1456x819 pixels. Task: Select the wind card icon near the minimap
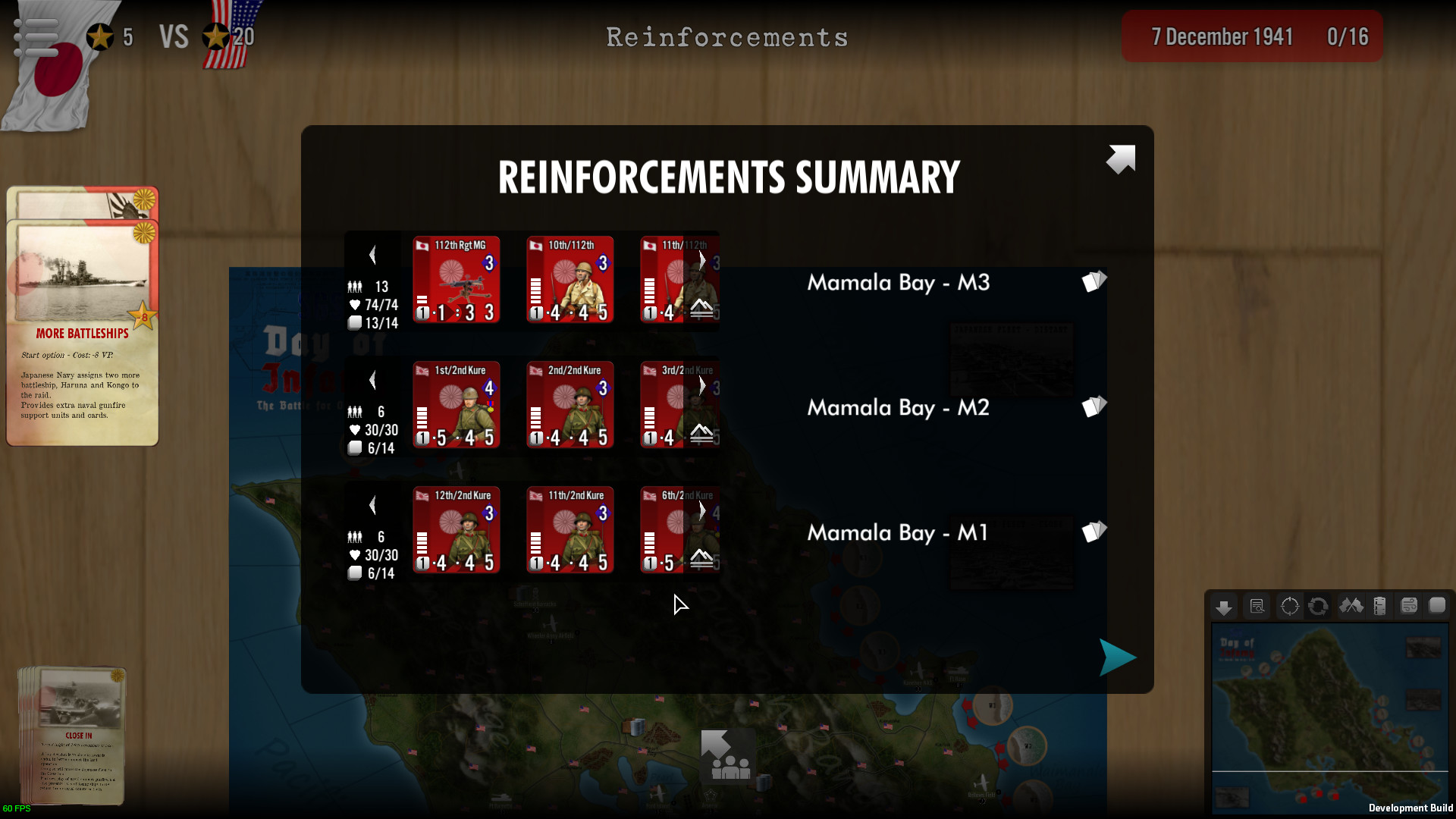[x=1409, y=607]
